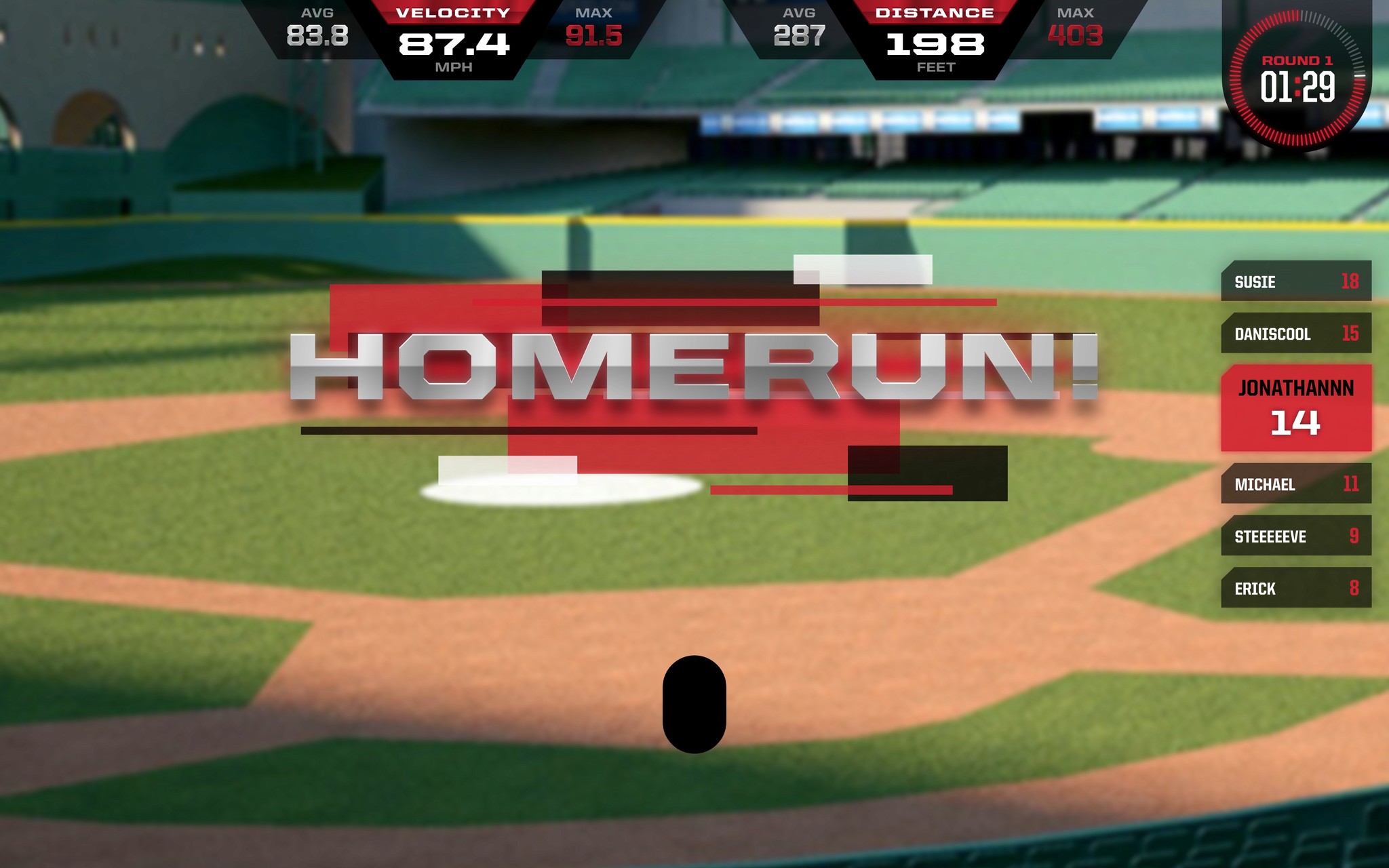The height and width of the screenshot is (868, 1389).
Task: Expand JONATHANNN's highlighted score card
Action: pyautogui.click(x=1296, y=408)
